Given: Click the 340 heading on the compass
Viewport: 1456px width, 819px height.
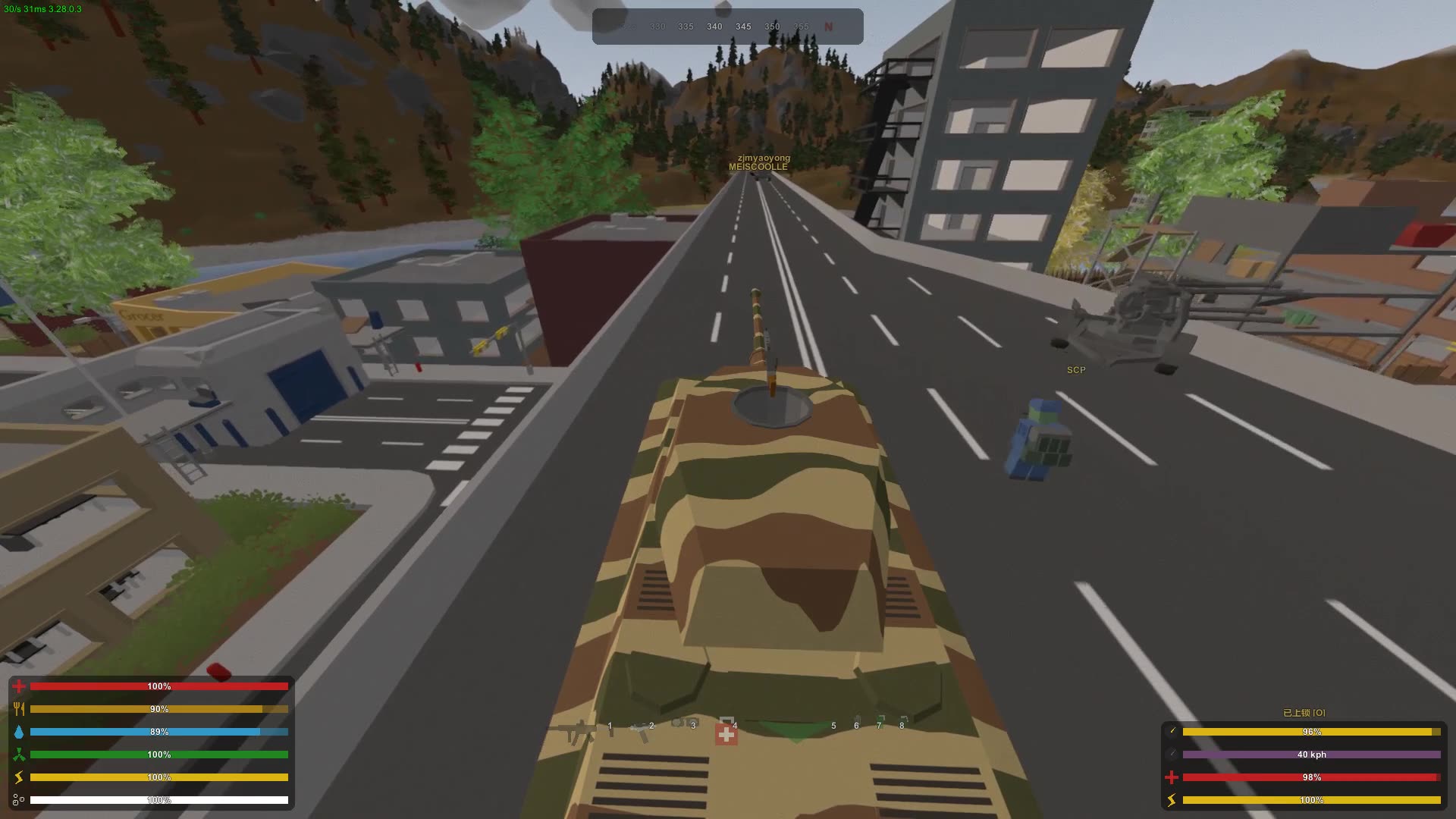Looking at the screenshot, I should (714, 26).
